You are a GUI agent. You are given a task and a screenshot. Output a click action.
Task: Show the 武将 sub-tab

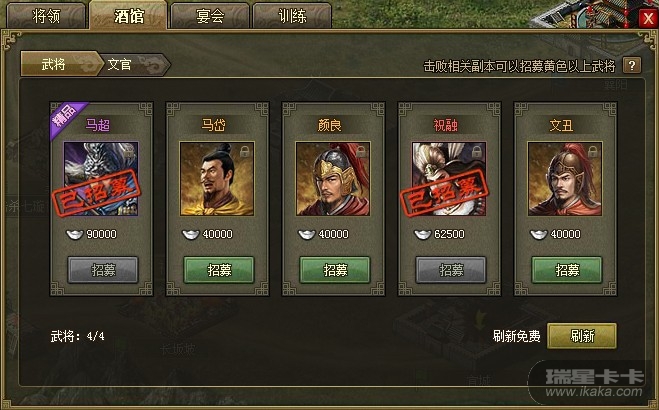coord(56,64)
